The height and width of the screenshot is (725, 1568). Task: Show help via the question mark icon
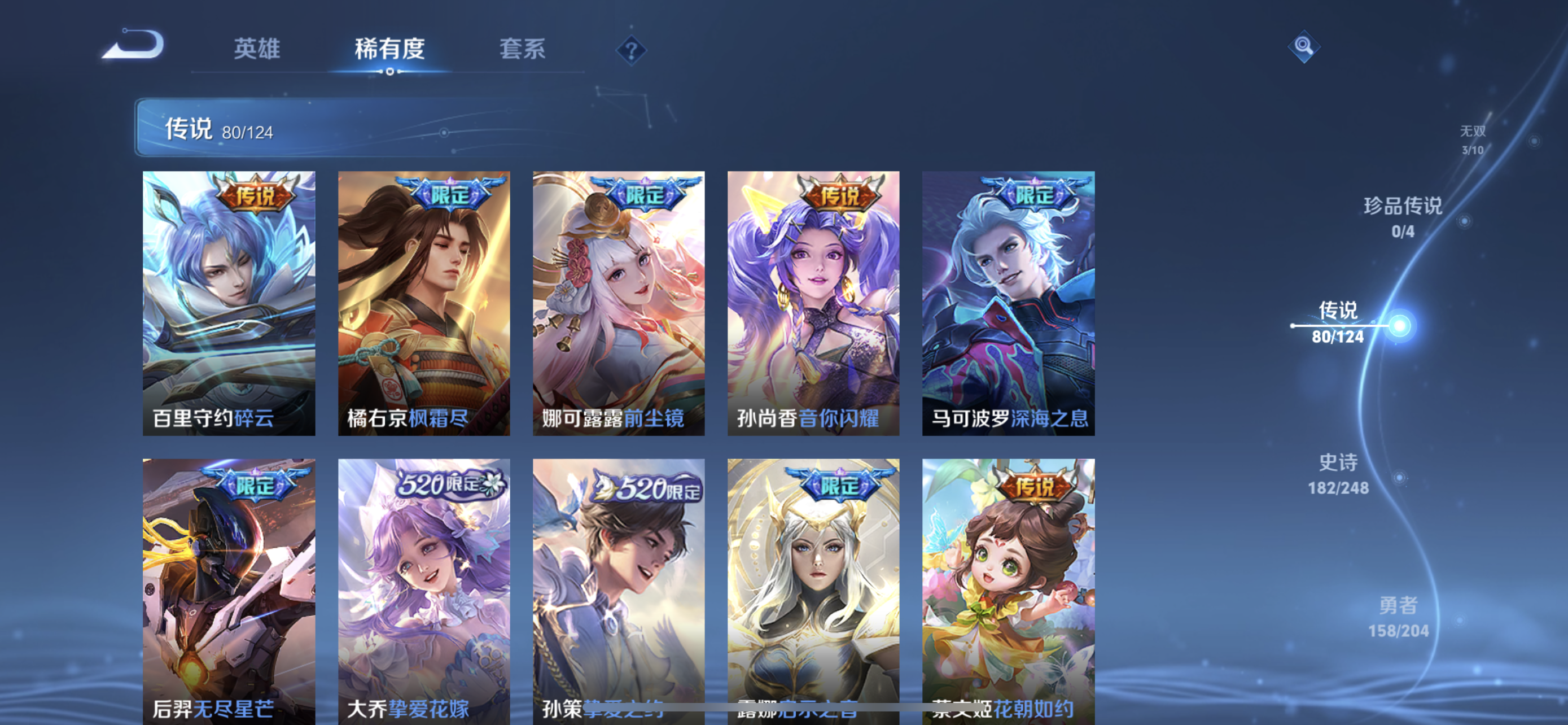coord(631,50)
